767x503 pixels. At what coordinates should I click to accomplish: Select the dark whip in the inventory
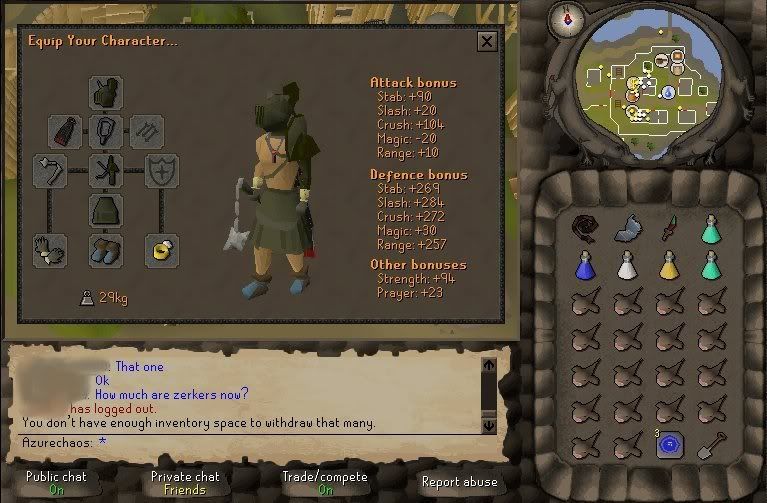(x=584, y=229)
